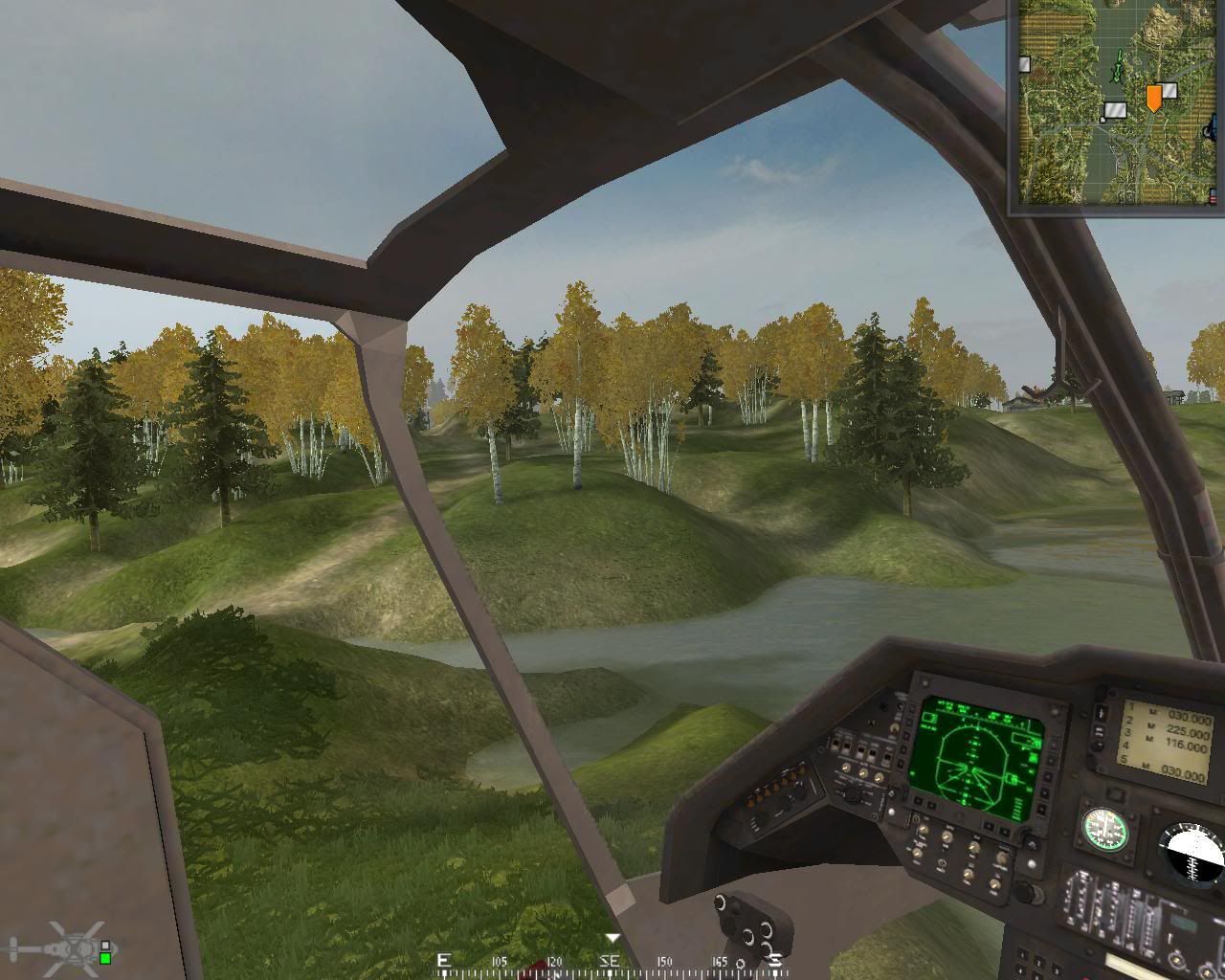Choose the central white flag on minimap
This screenshot has width=1225, height=980.
click(x=1115, y=110)
